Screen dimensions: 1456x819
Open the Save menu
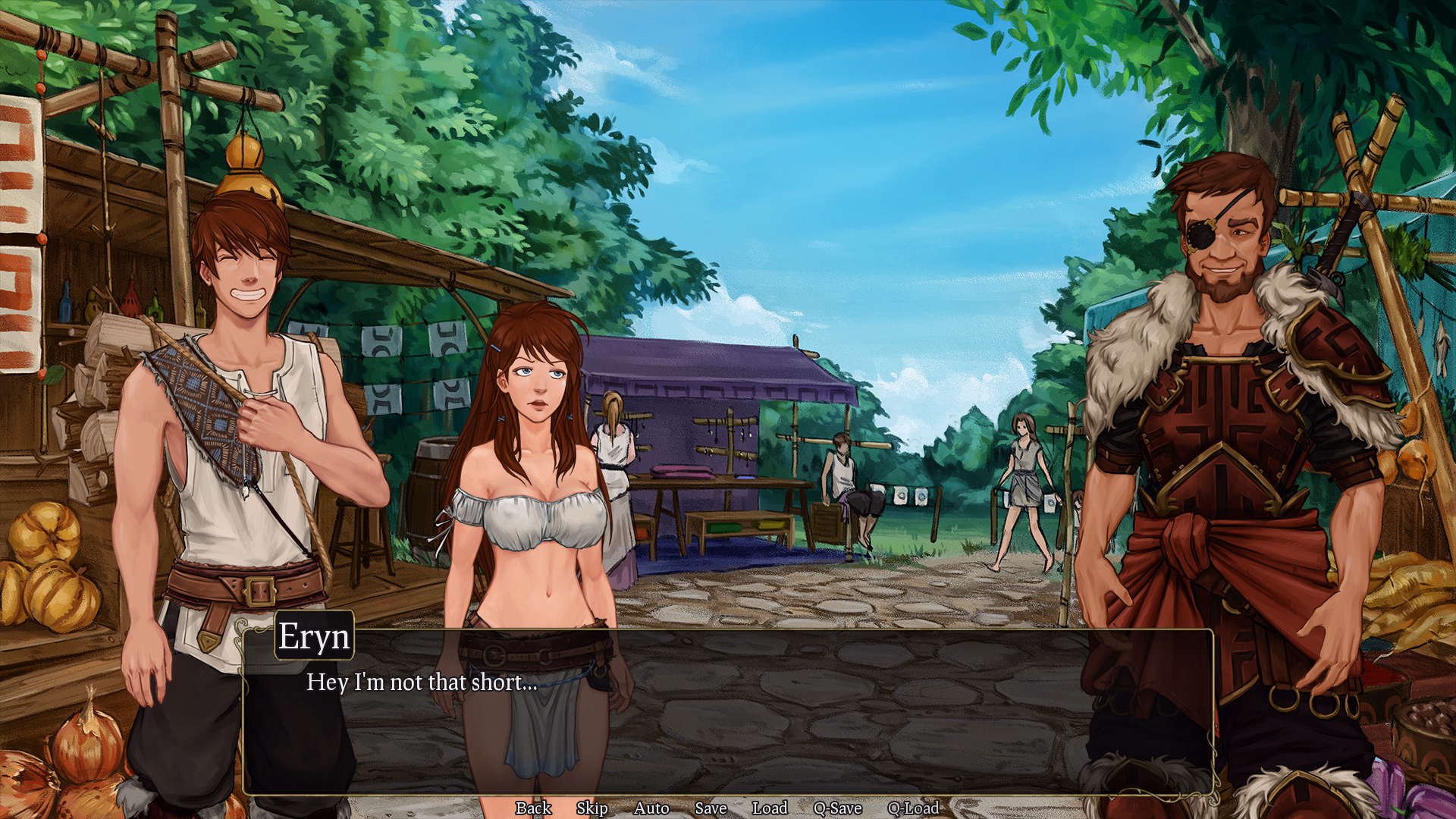(711, 808)
